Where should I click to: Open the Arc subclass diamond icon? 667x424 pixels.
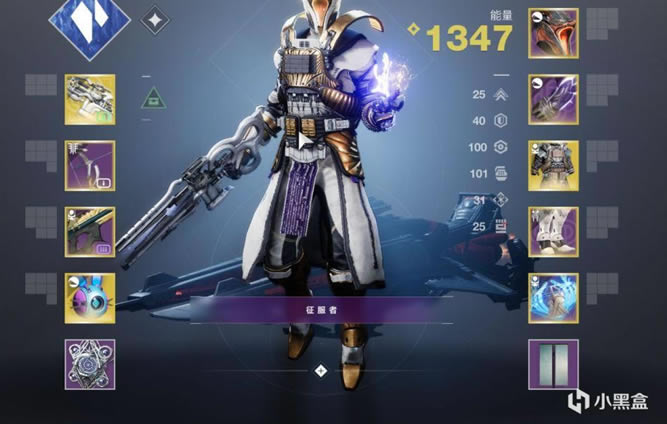(x=89, y=21)
